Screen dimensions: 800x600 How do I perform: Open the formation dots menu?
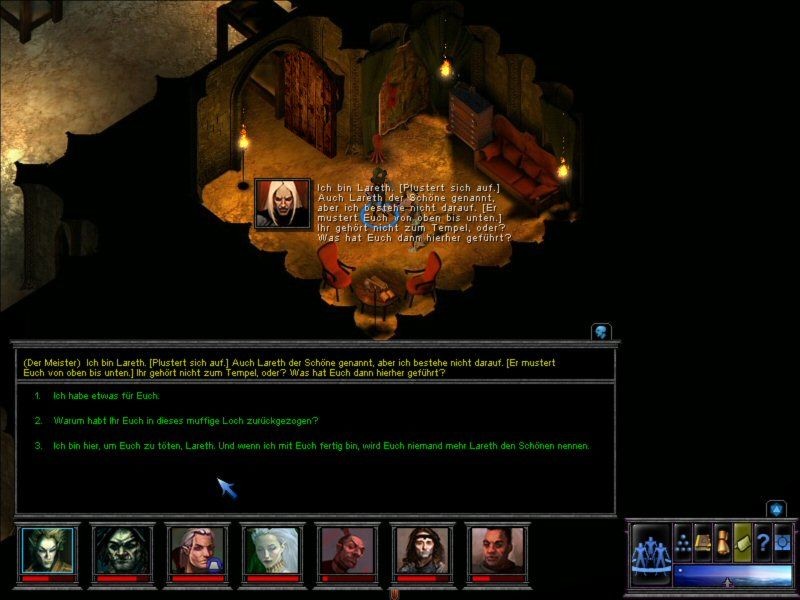pos(683,540)
